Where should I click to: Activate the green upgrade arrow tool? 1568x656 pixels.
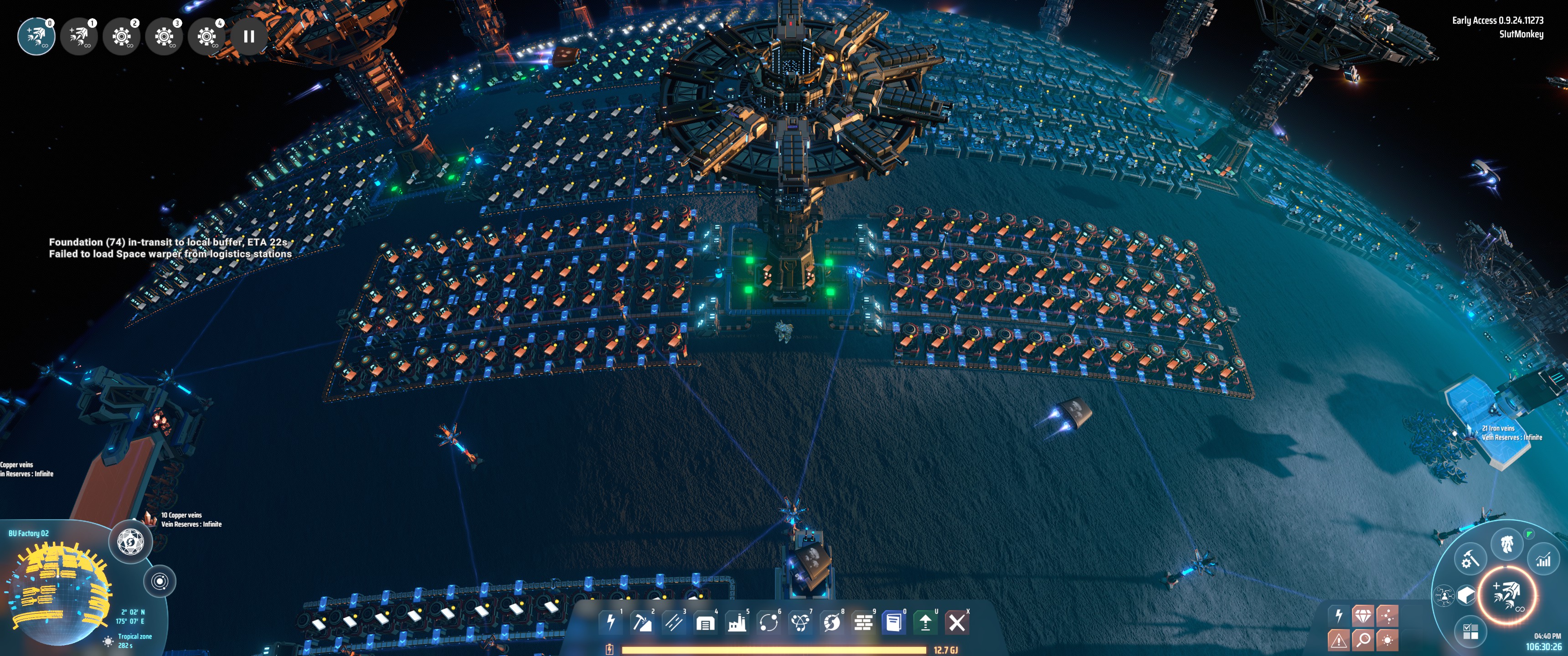(925, 623)
